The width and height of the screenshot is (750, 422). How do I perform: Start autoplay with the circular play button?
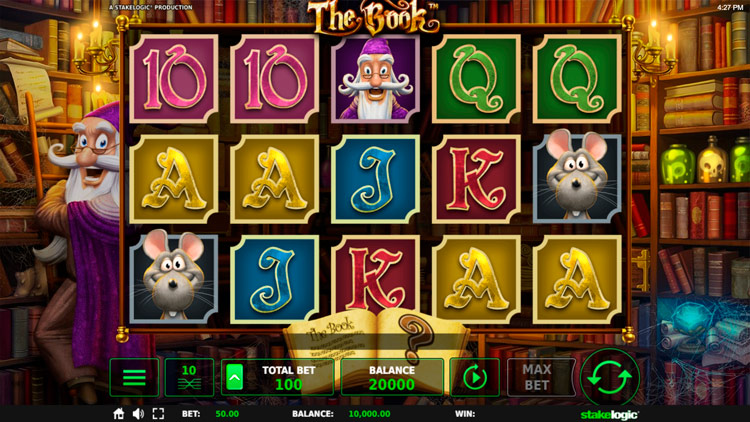(x=474, y=378)
